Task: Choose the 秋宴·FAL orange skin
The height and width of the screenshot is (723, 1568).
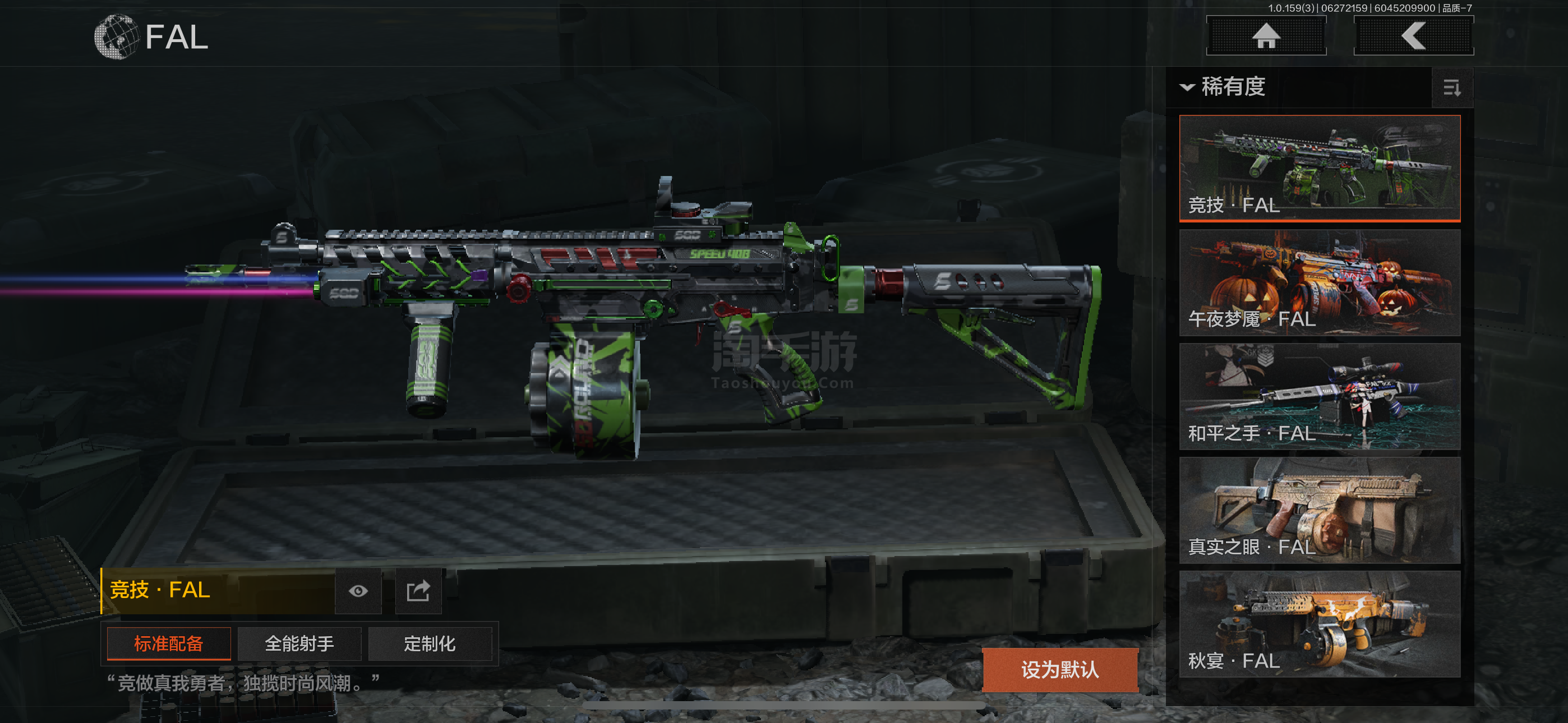Action: pyautogui.click(x=1319, y=624)
